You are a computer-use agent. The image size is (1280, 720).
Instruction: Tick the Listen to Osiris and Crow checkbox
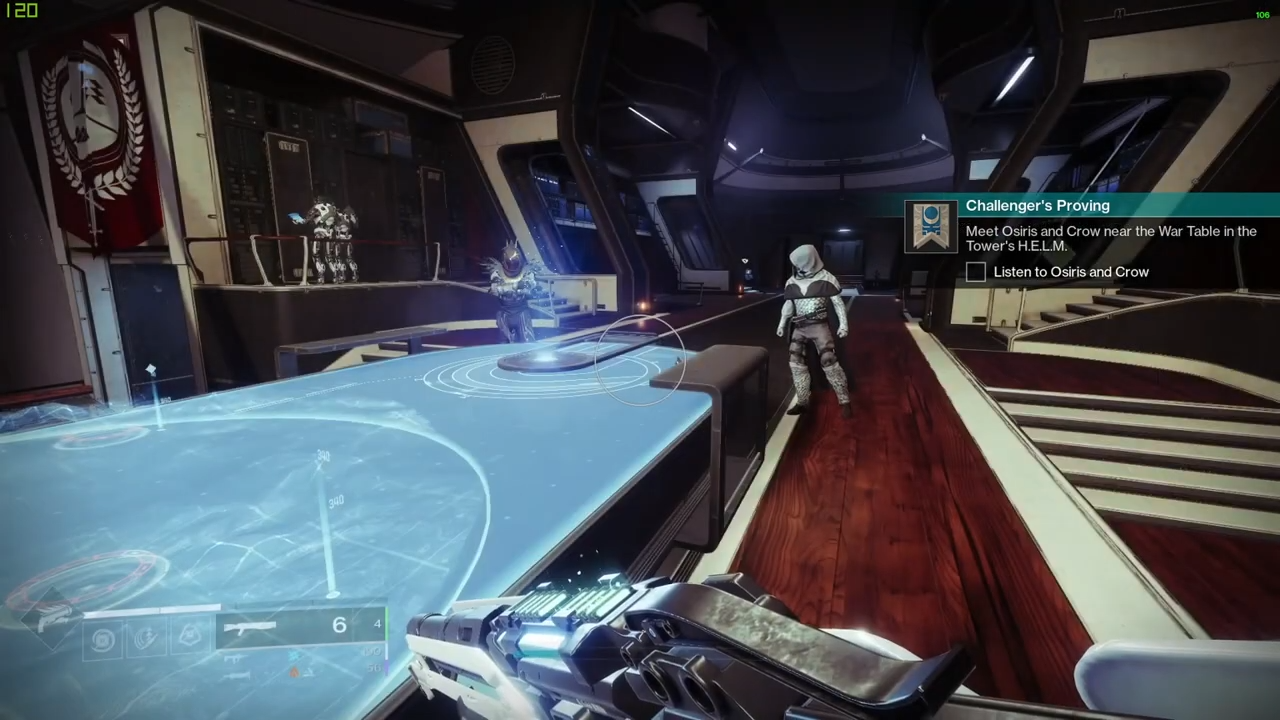pos(976,272)
